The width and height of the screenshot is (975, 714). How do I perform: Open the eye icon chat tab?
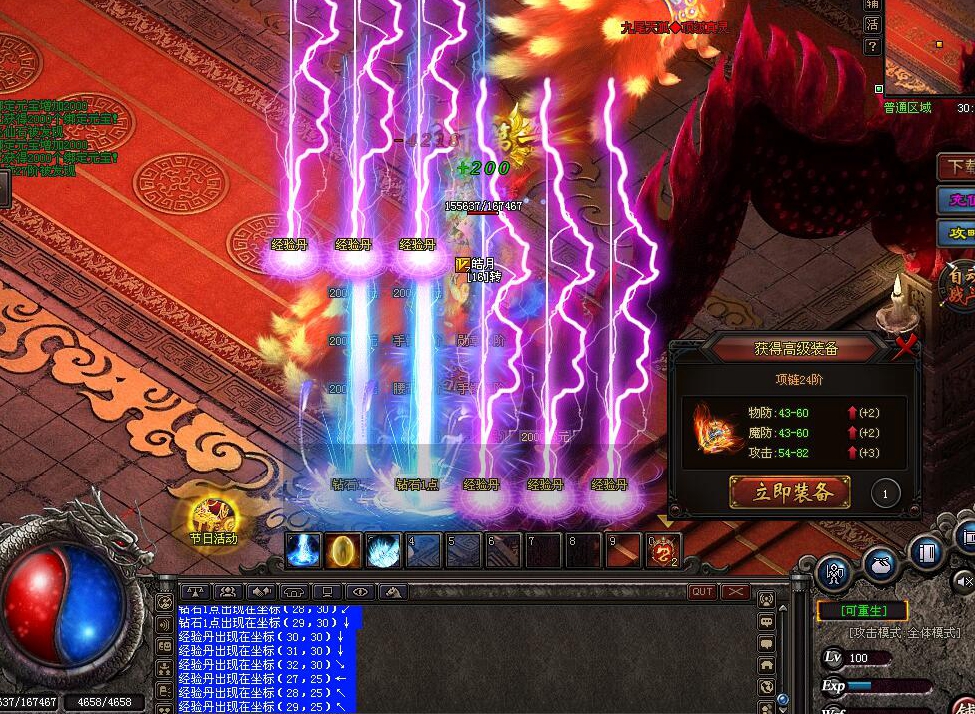[x=358, y=592]
